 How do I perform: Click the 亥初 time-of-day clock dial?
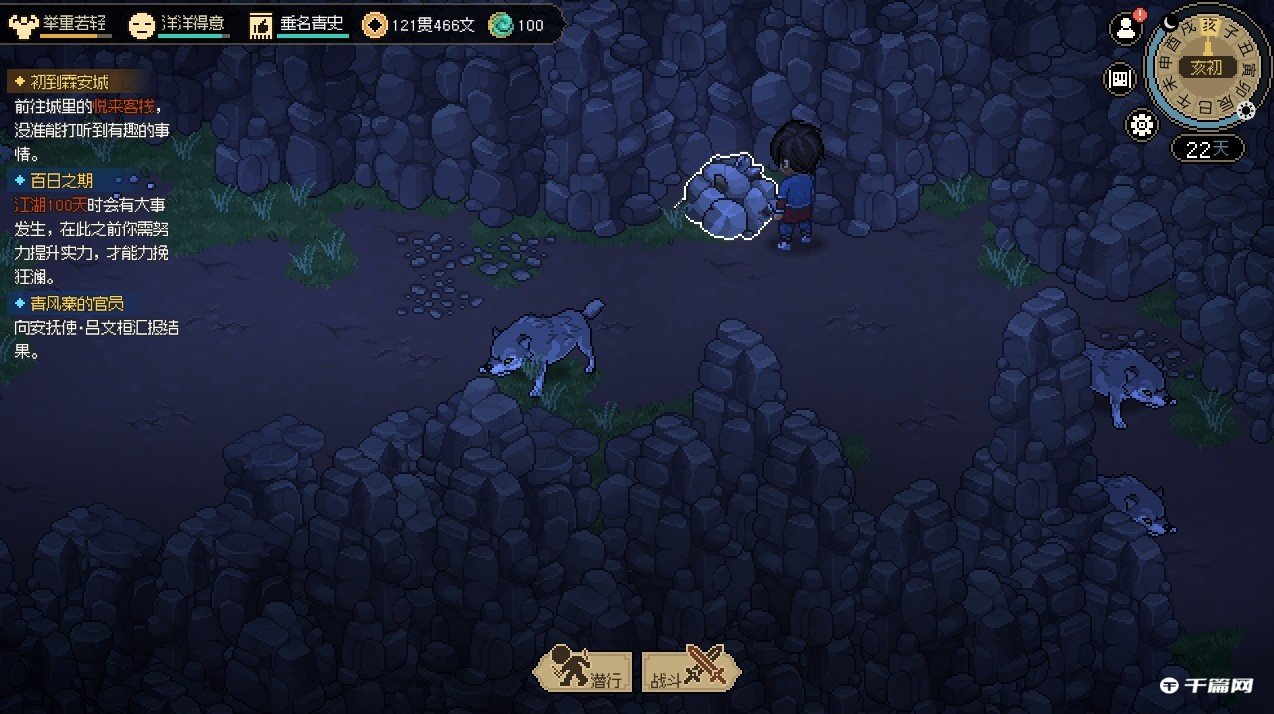click(1207, 66)
